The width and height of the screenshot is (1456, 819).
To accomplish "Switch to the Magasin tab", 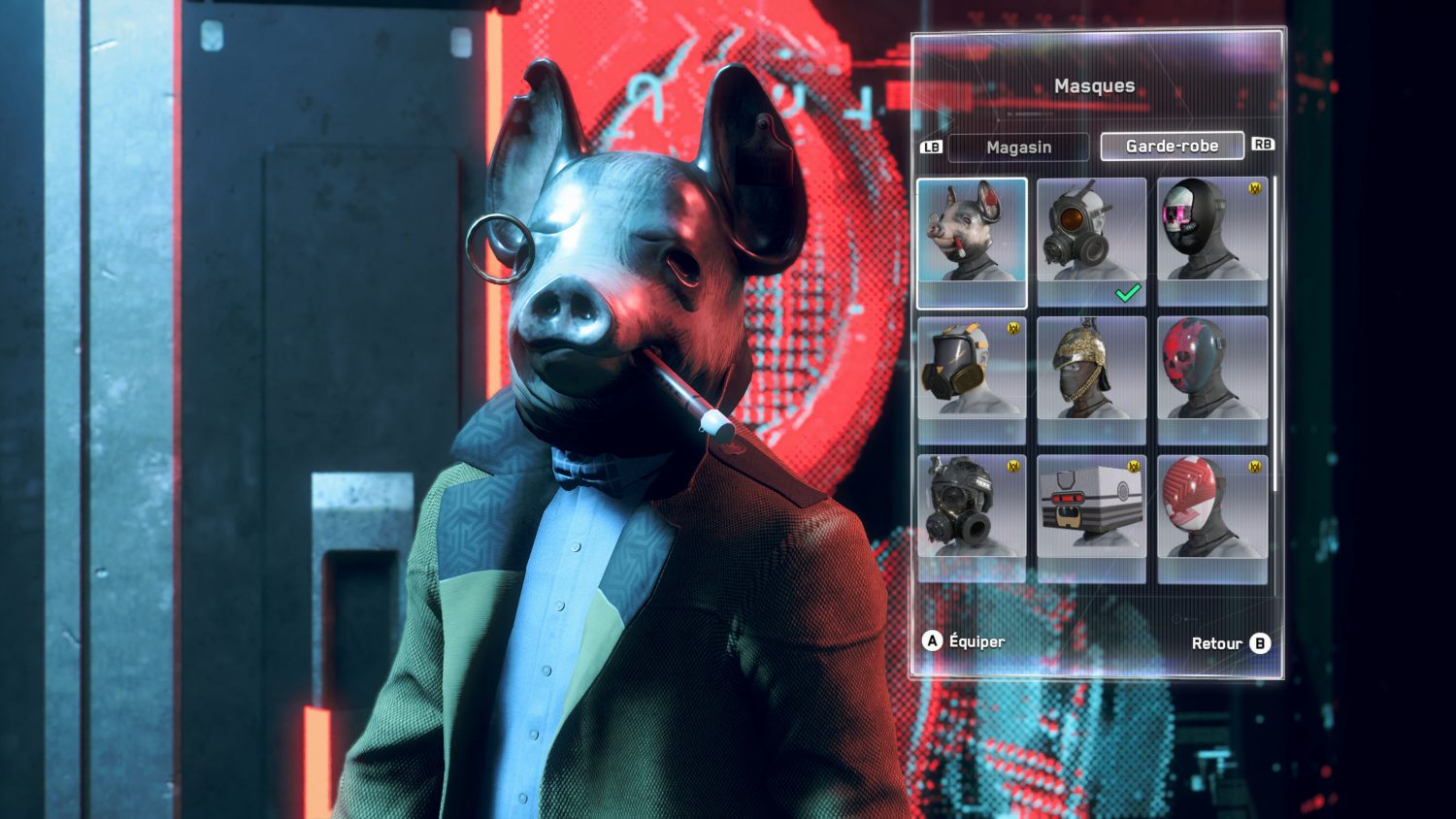I will [1018, 147].
